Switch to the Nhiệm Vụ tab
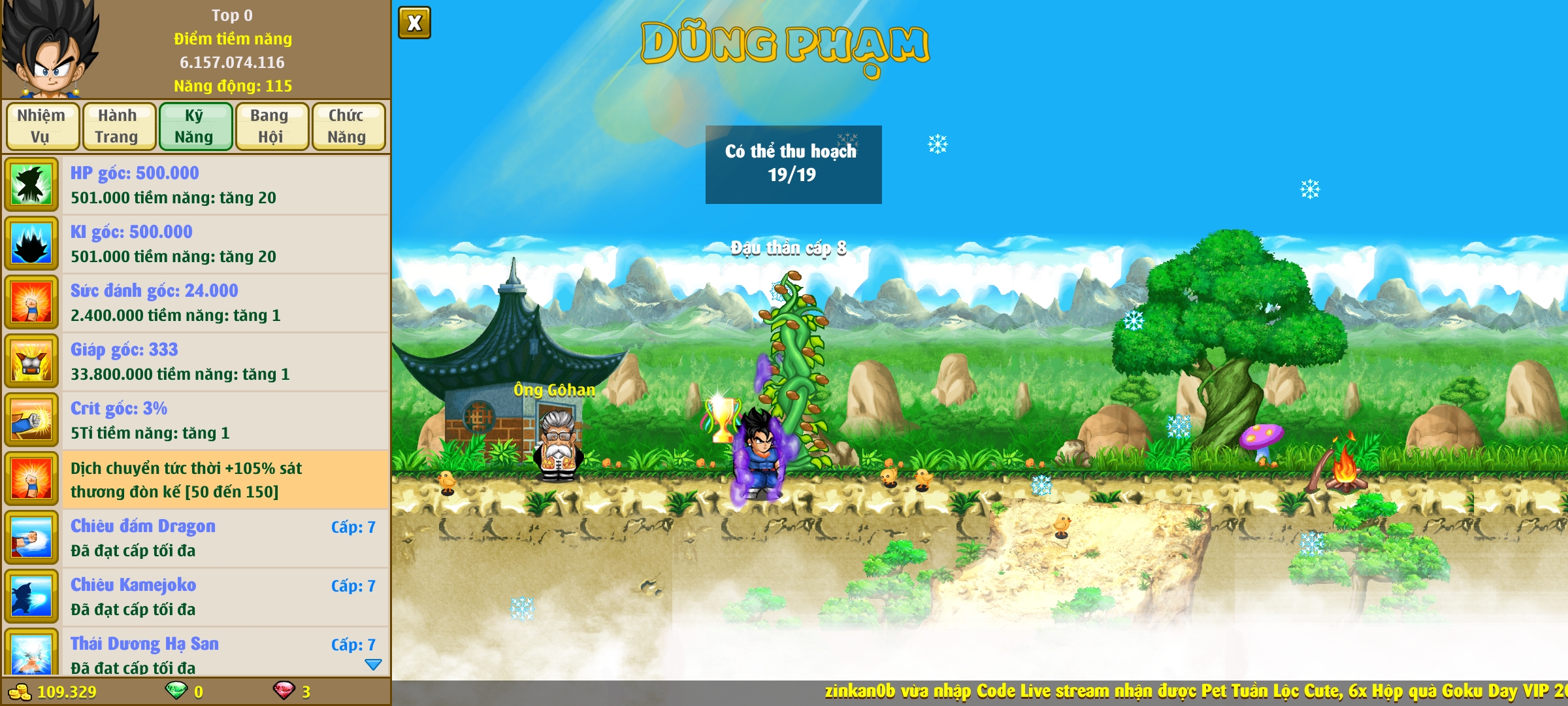 (42, 126)
